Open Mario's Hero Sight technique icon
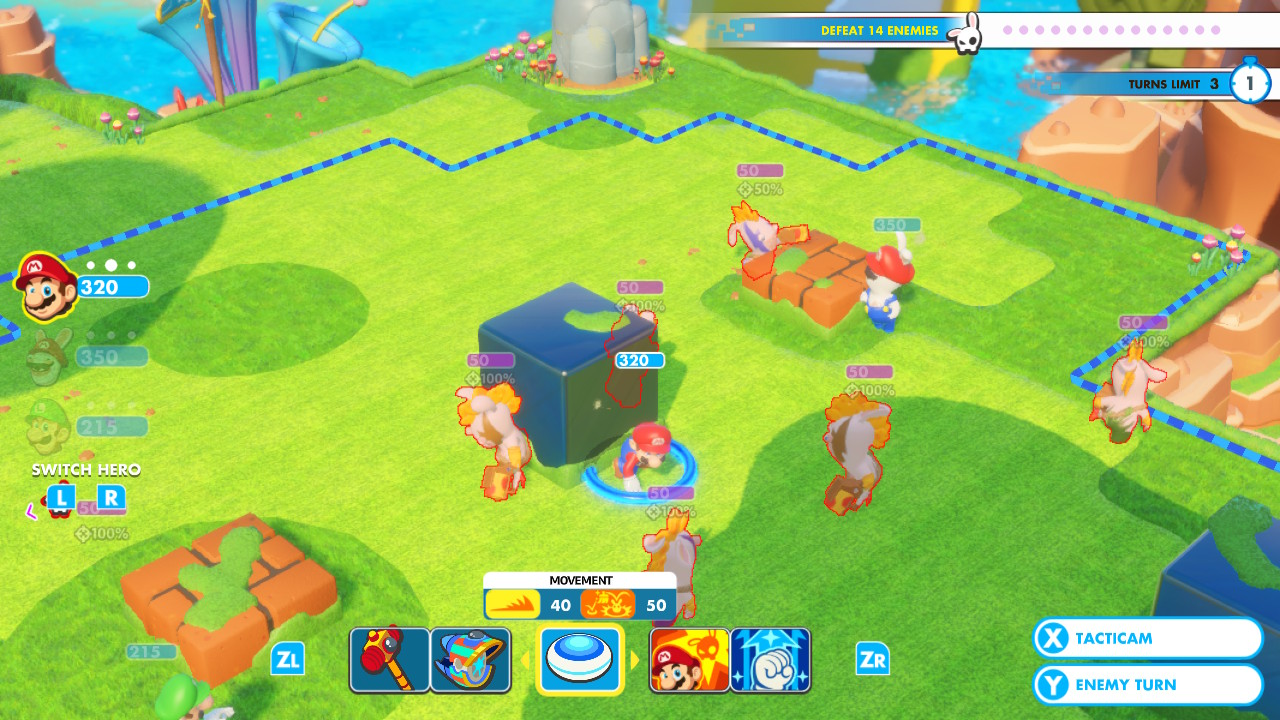The width and height of the screenshot is (1280, 720). pyautogui.click(x=689, y=660)
